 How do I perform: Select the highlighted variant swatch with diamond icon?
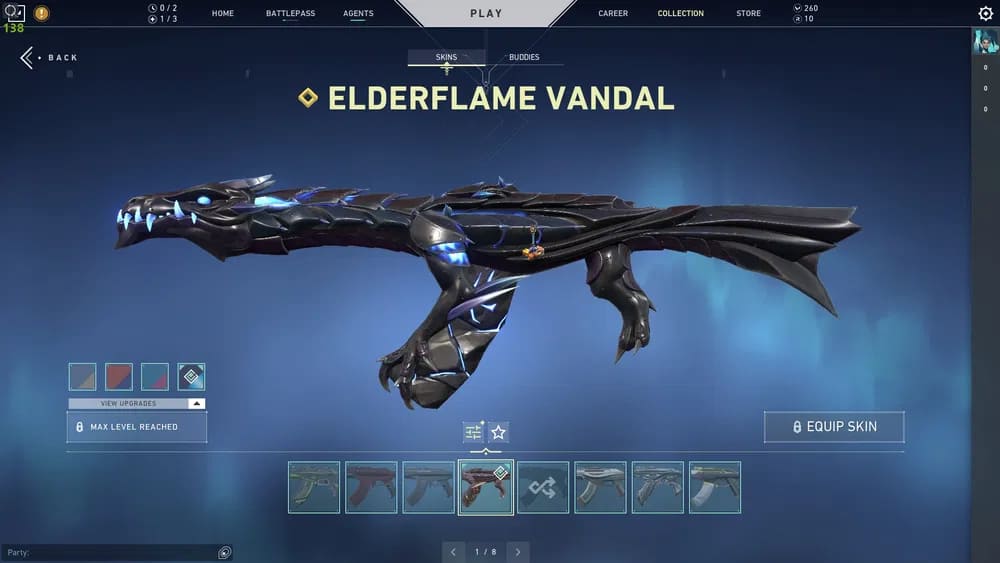[191, 376]
